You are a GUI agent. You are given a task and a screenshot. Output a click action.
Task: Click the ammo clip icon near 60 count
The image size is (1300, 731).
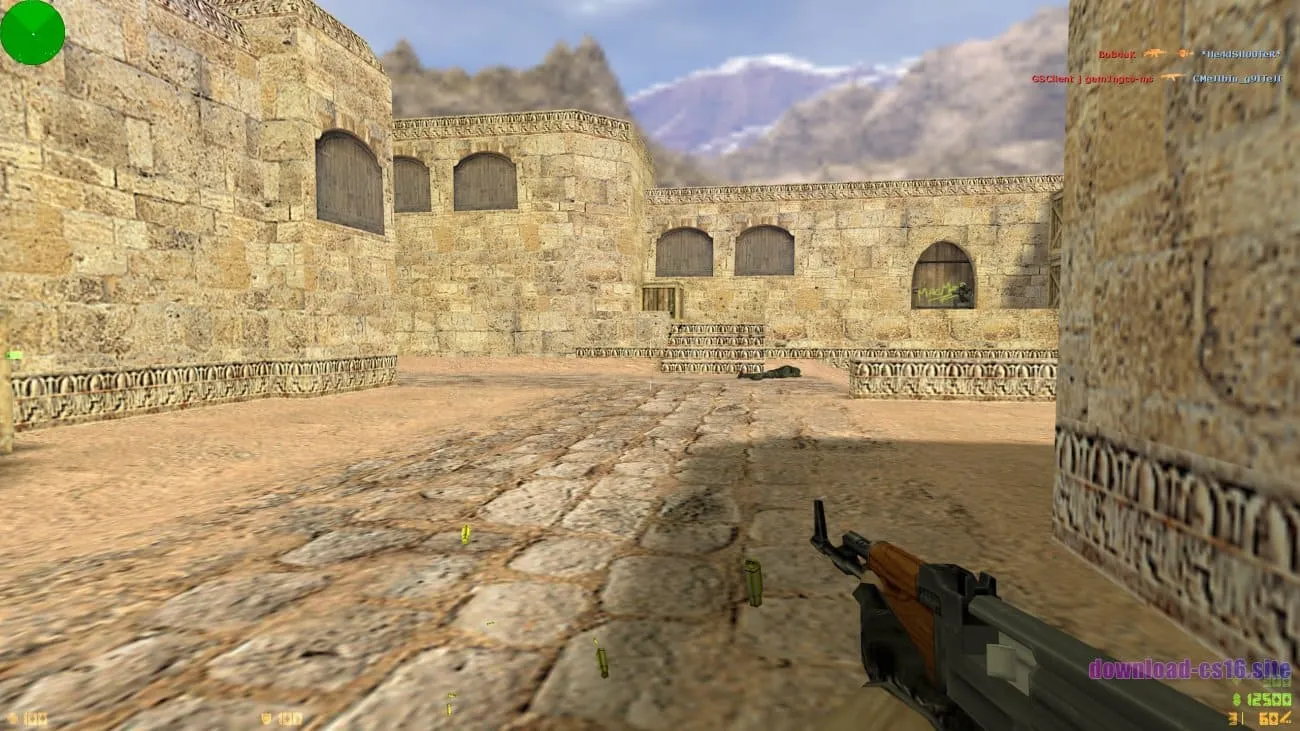[x=1285, y=718]
